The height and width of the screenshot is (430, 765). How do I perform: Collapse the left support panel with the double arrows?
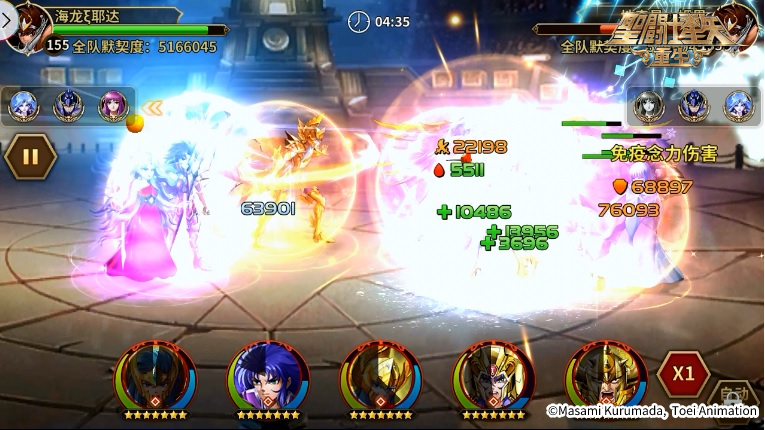(x=153, y=106)
